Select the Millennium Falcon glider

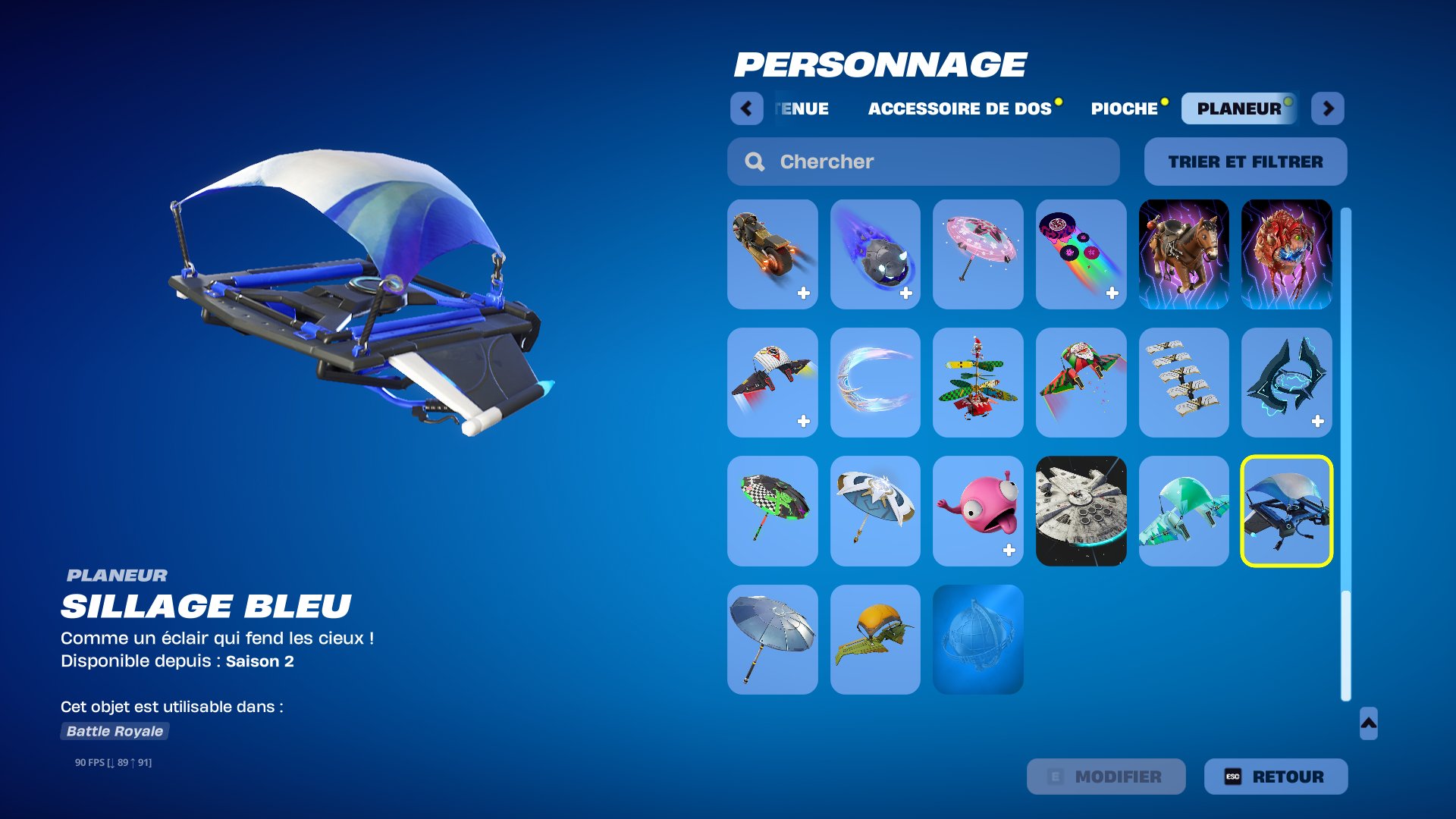(1081, 510)
